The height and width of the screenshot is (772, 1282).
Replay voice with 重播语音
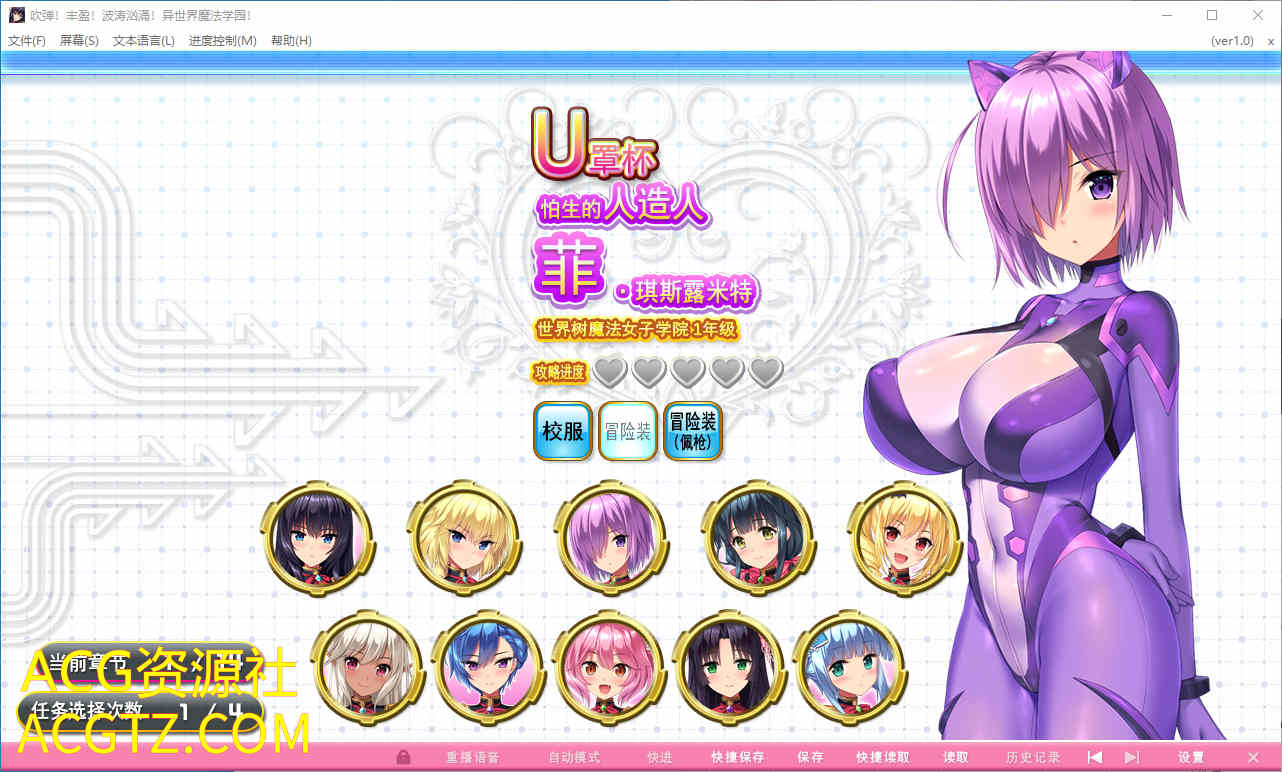[472, 757]
